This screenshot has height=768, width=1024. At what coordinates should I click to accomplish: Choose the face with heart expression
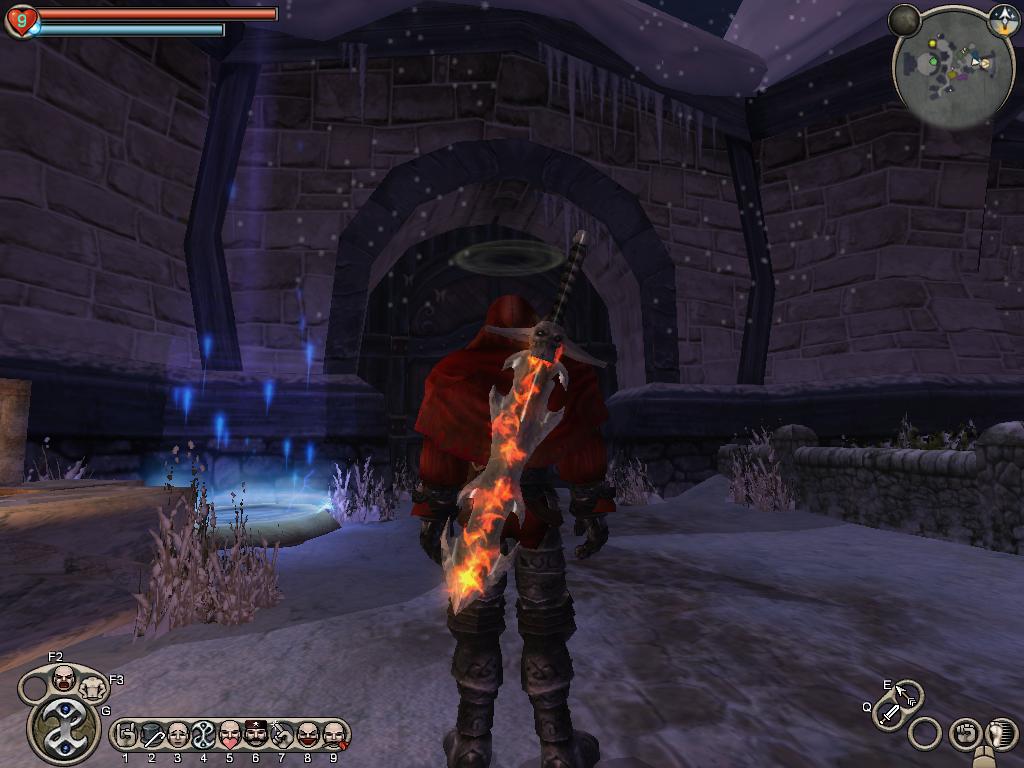coord(229,736)
